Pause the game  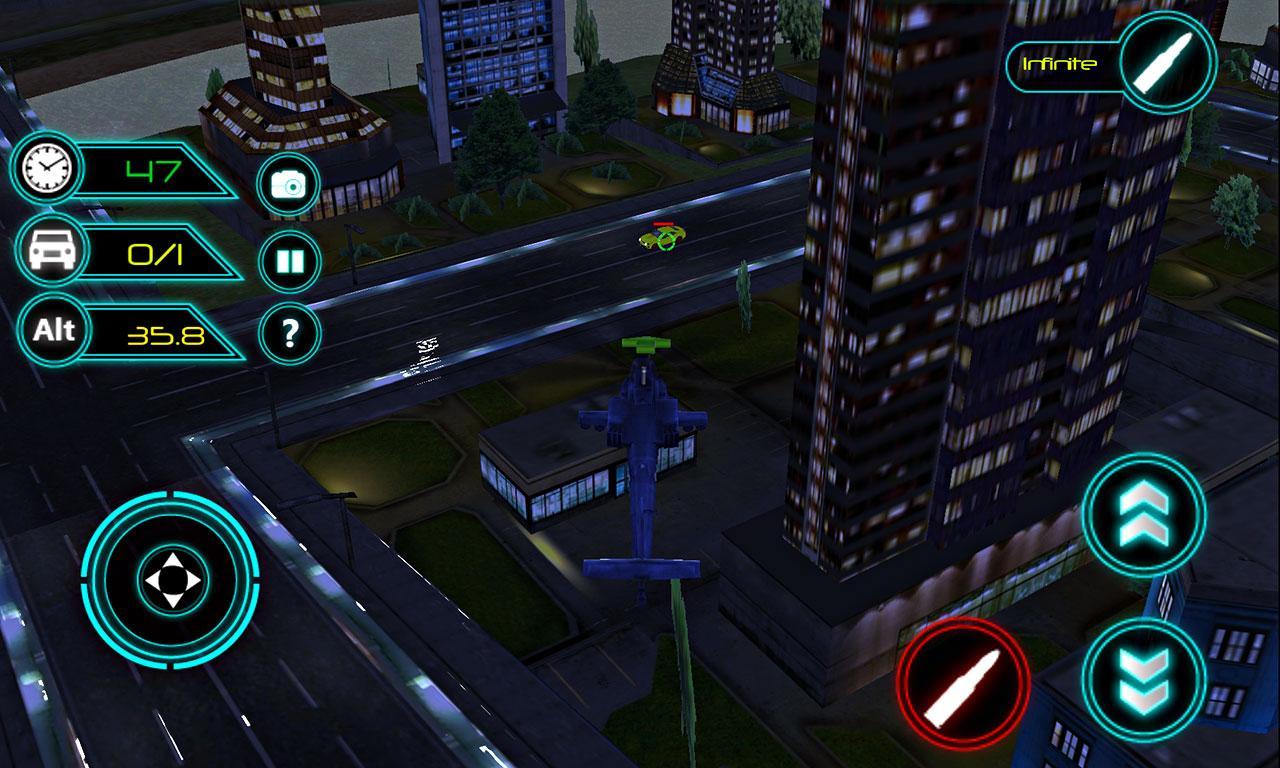289,262
